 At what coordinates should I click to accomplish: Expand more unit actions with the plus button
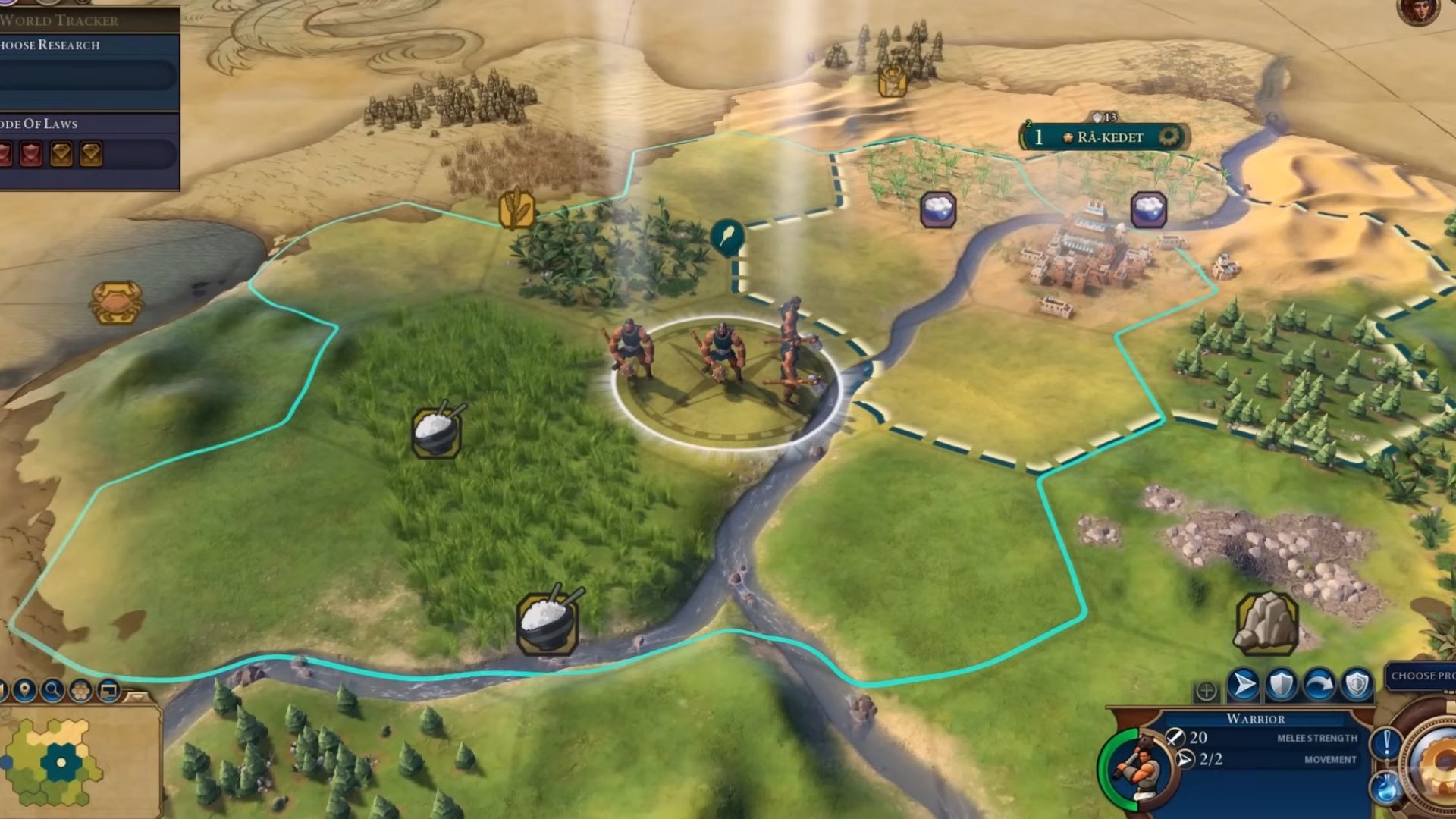point(1206,691)
